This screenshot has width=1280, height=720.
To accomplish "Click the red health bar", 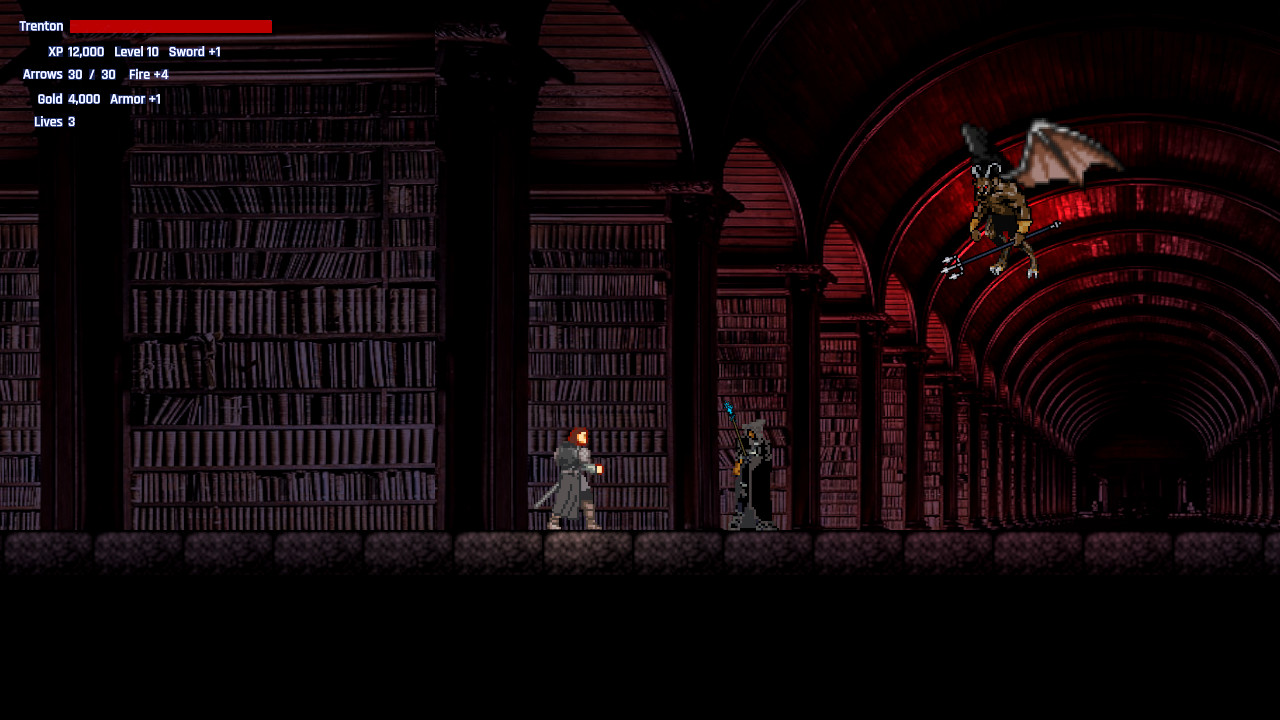I will [x=170, y=25].
